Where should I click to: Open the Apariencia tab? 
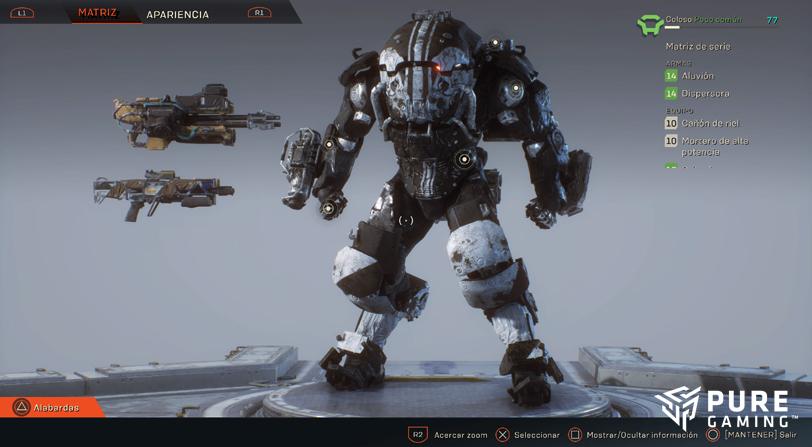[177, 15]
